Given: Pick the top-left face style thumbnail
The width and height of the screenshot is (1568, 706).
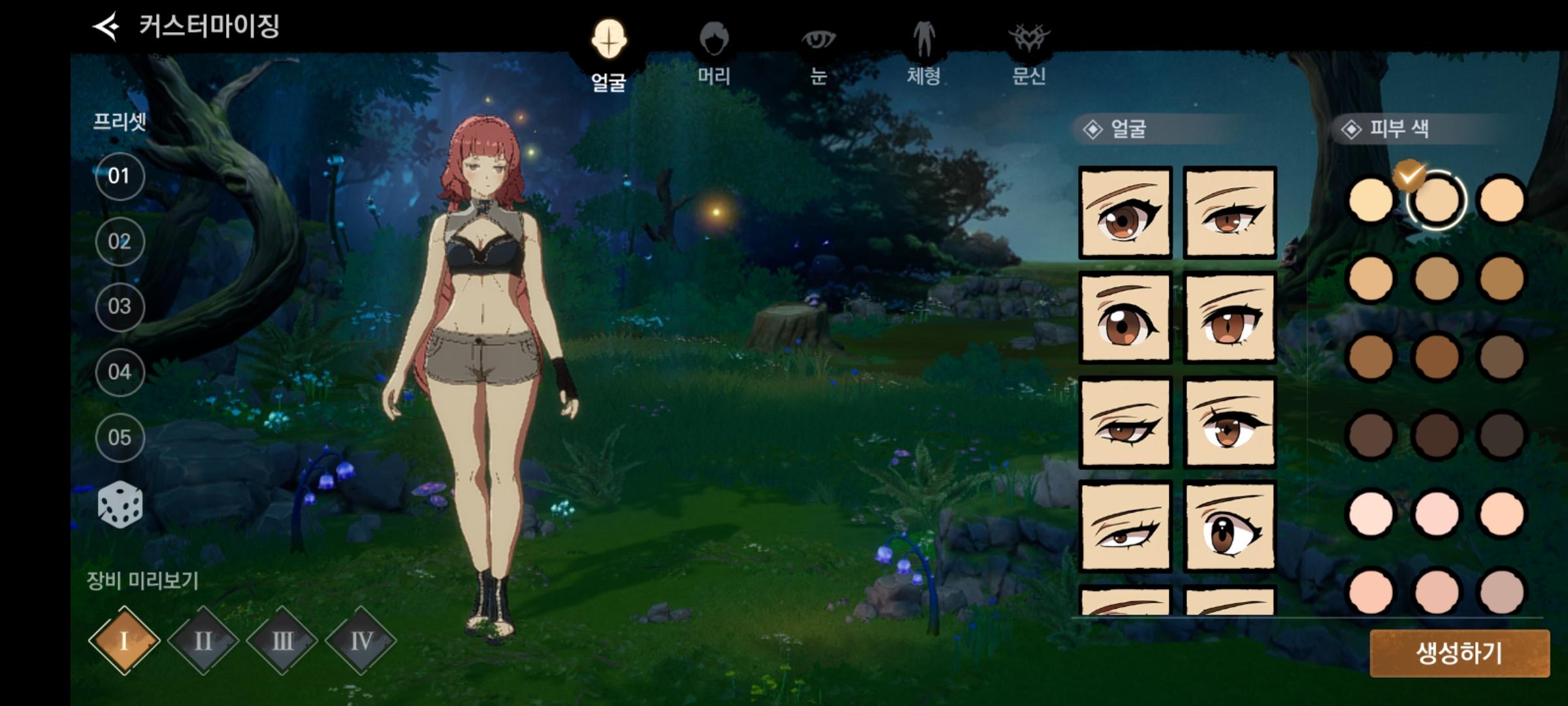Looking at the screenshot, I should click(1125, 212).
